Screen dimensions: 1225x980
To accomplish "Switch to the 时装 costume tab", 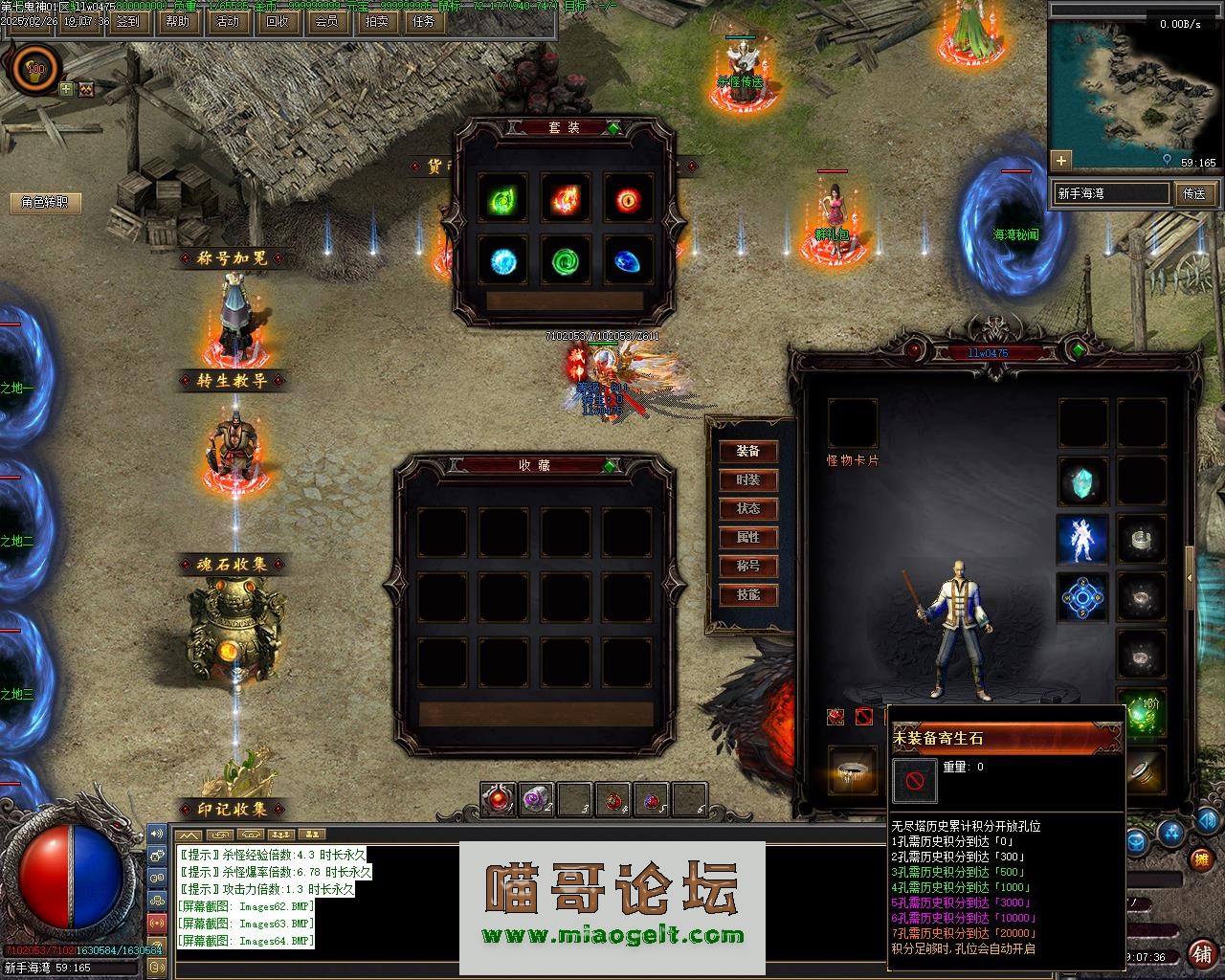I will 748,479.
